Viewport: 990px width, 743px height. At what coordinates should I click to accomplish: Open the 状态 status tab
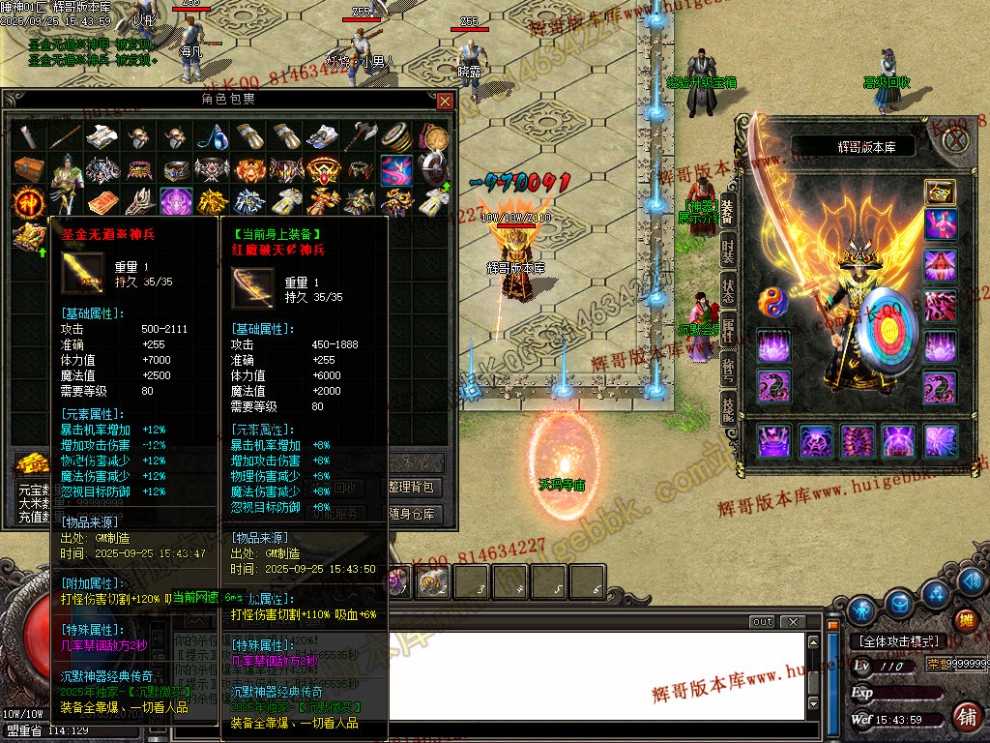pos(729,291)
